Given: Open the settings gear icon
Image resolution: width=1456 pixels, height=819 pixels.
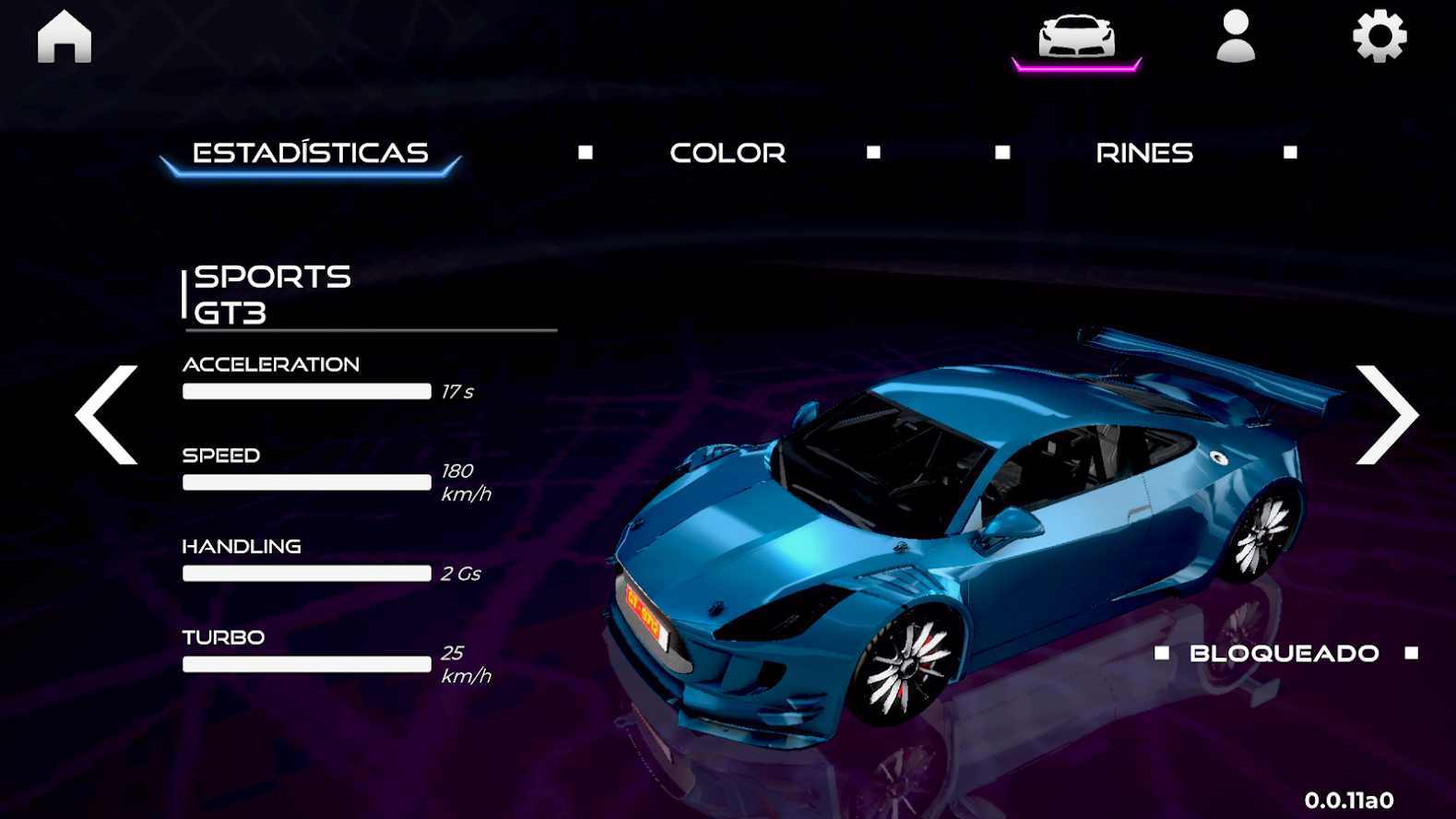Looking at the screenshot, I should click(1378, 37).
